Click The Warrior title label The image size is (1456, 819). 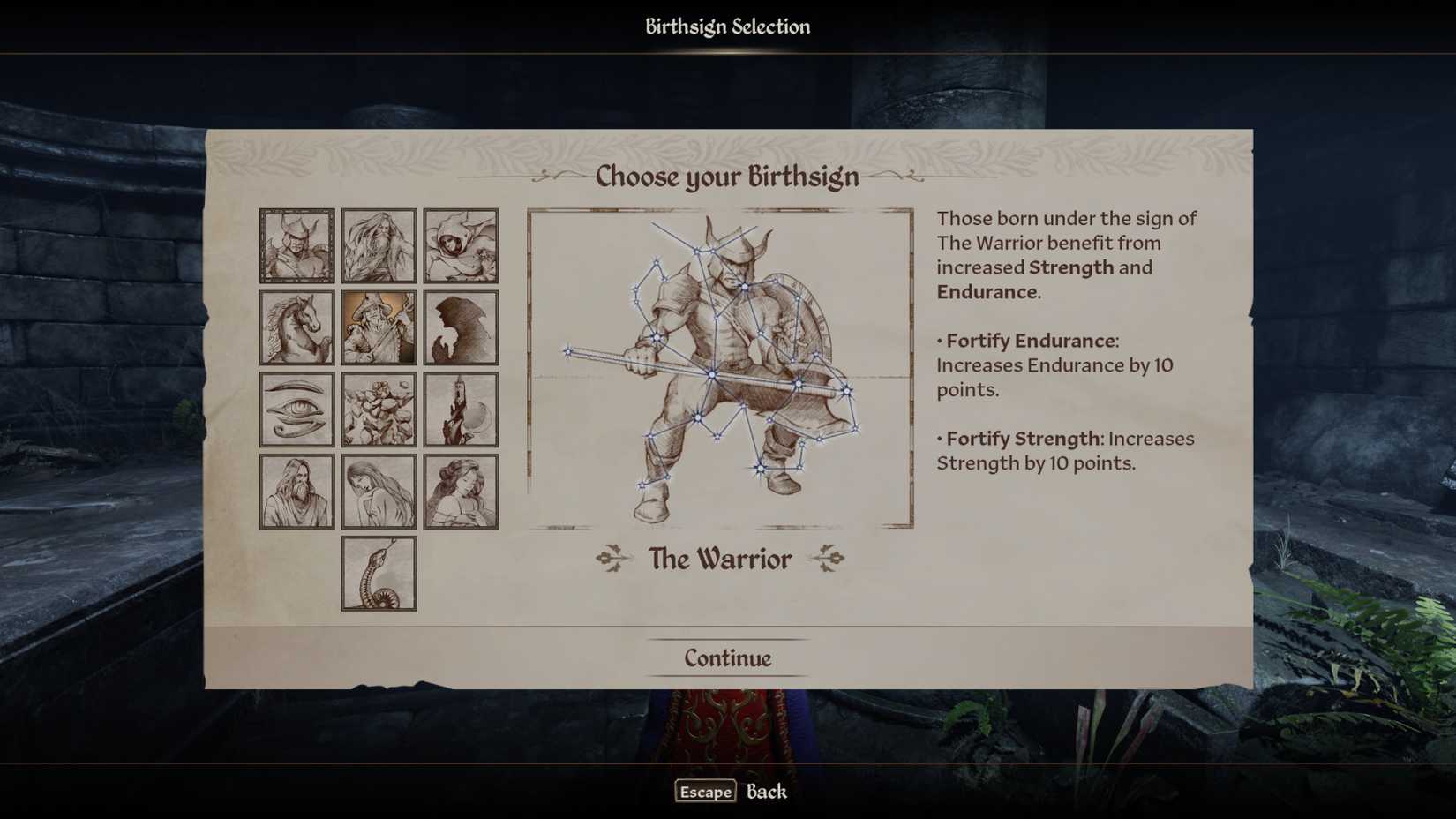pyautogui.click(x=721, y=559)
